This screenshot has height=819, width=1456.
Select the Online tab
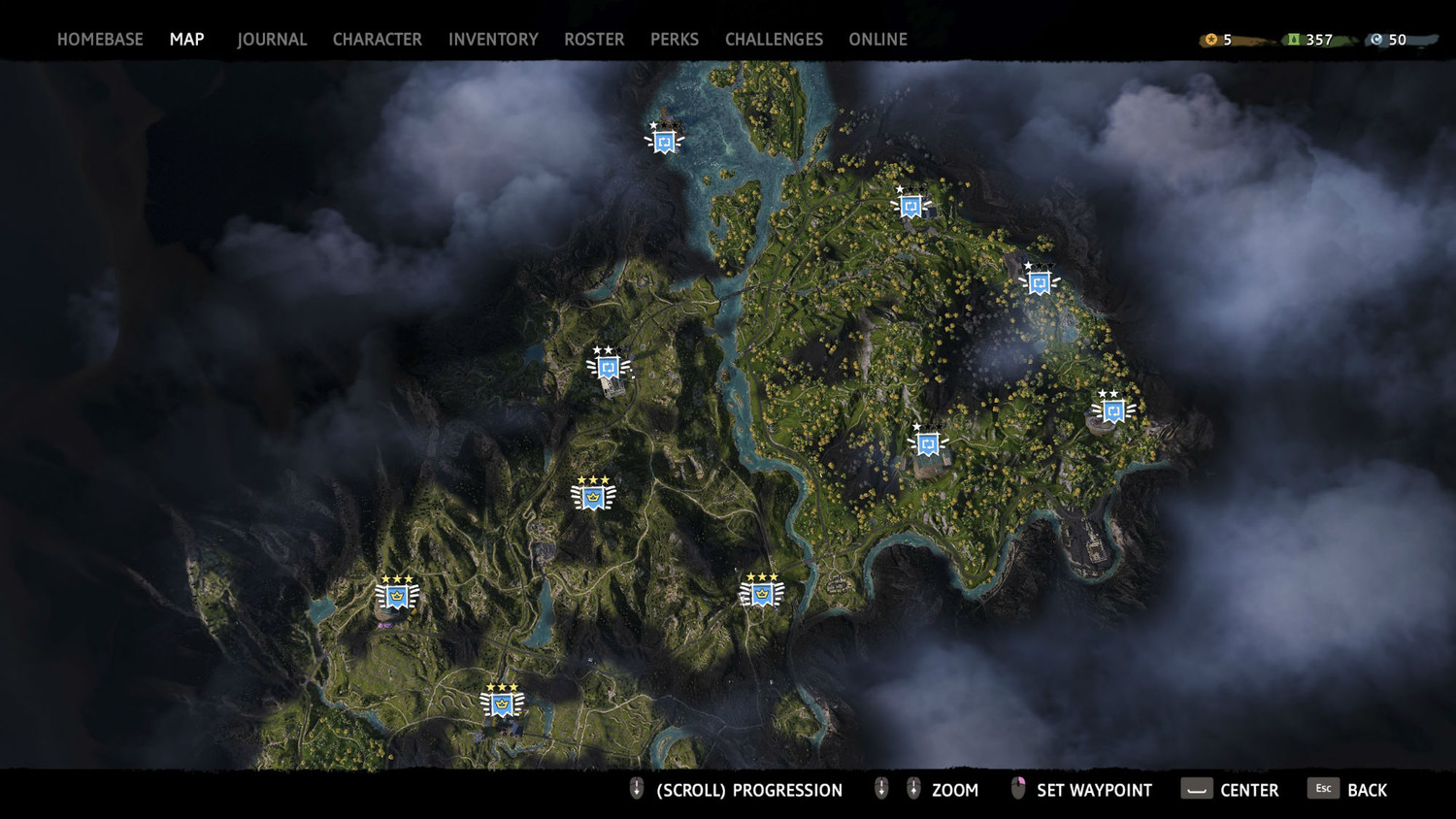877,40
